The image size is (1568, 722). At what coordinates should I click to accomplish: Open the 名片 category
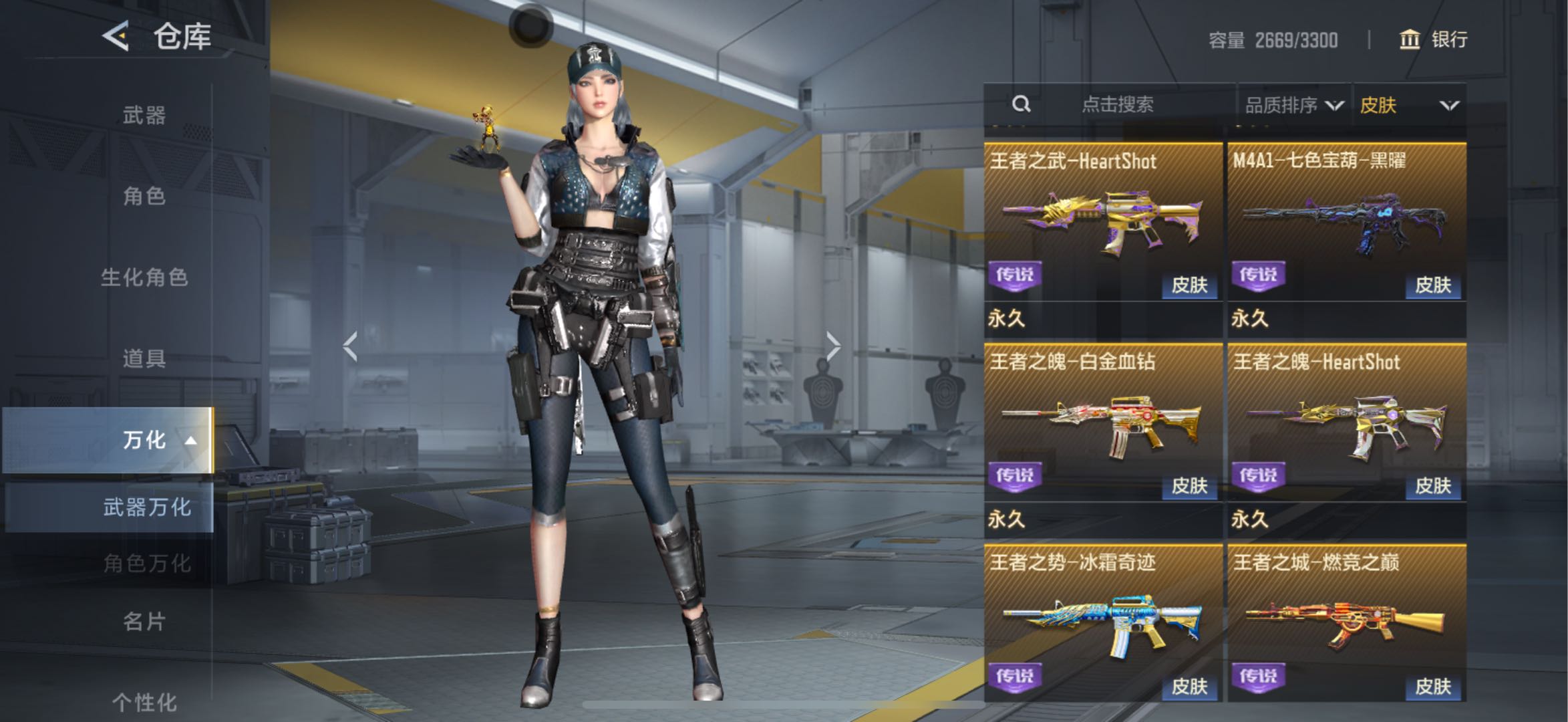pyautogui.click(x=144, y=621)
